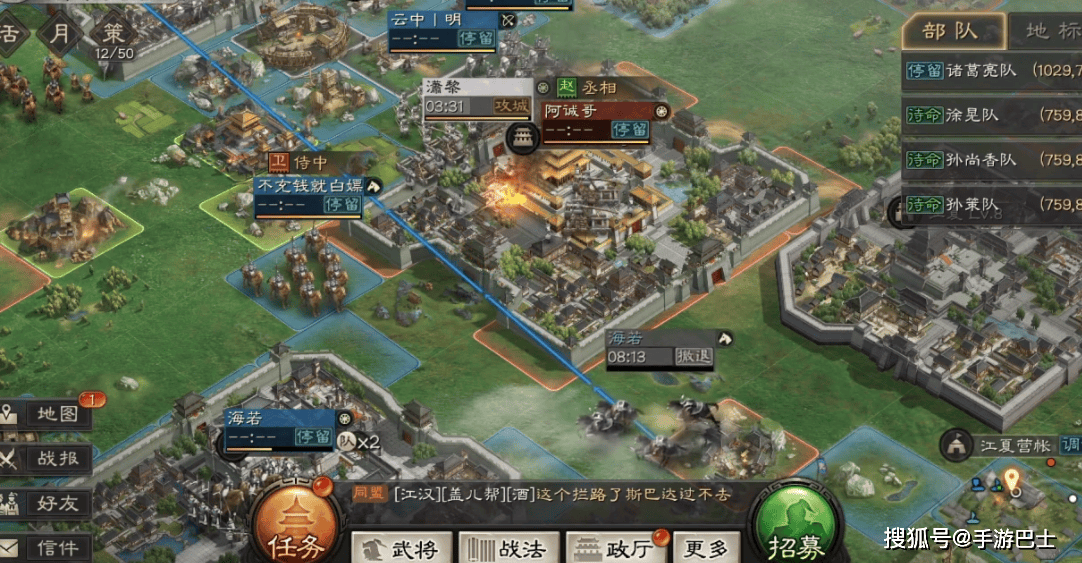The width and height of the screenshot is (1082, 563).
Task: Select the 诸葛亮队 army row
Action: point(990,71)
